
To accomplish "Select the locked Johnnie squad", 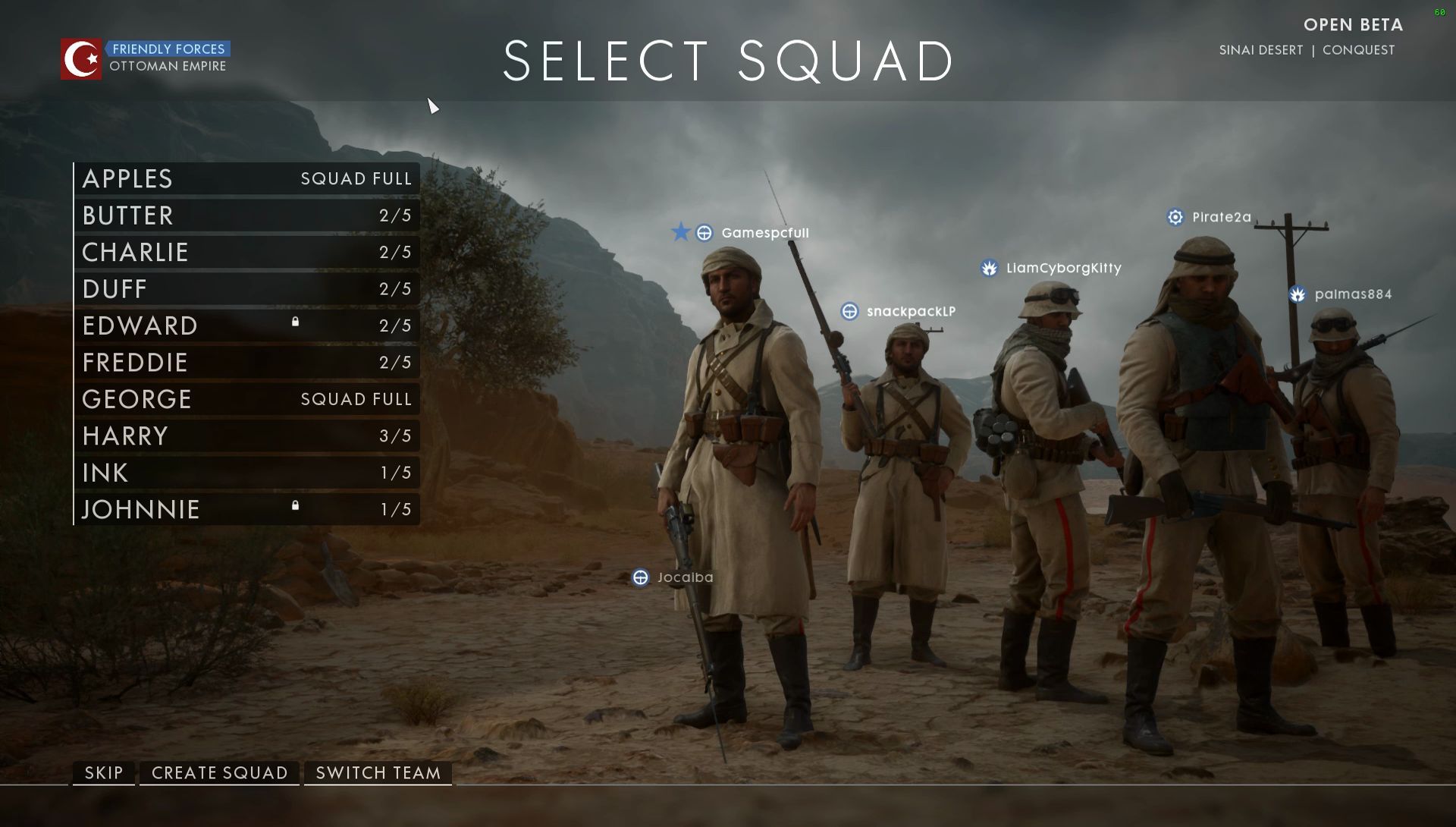I will click(x=247, y=509).
